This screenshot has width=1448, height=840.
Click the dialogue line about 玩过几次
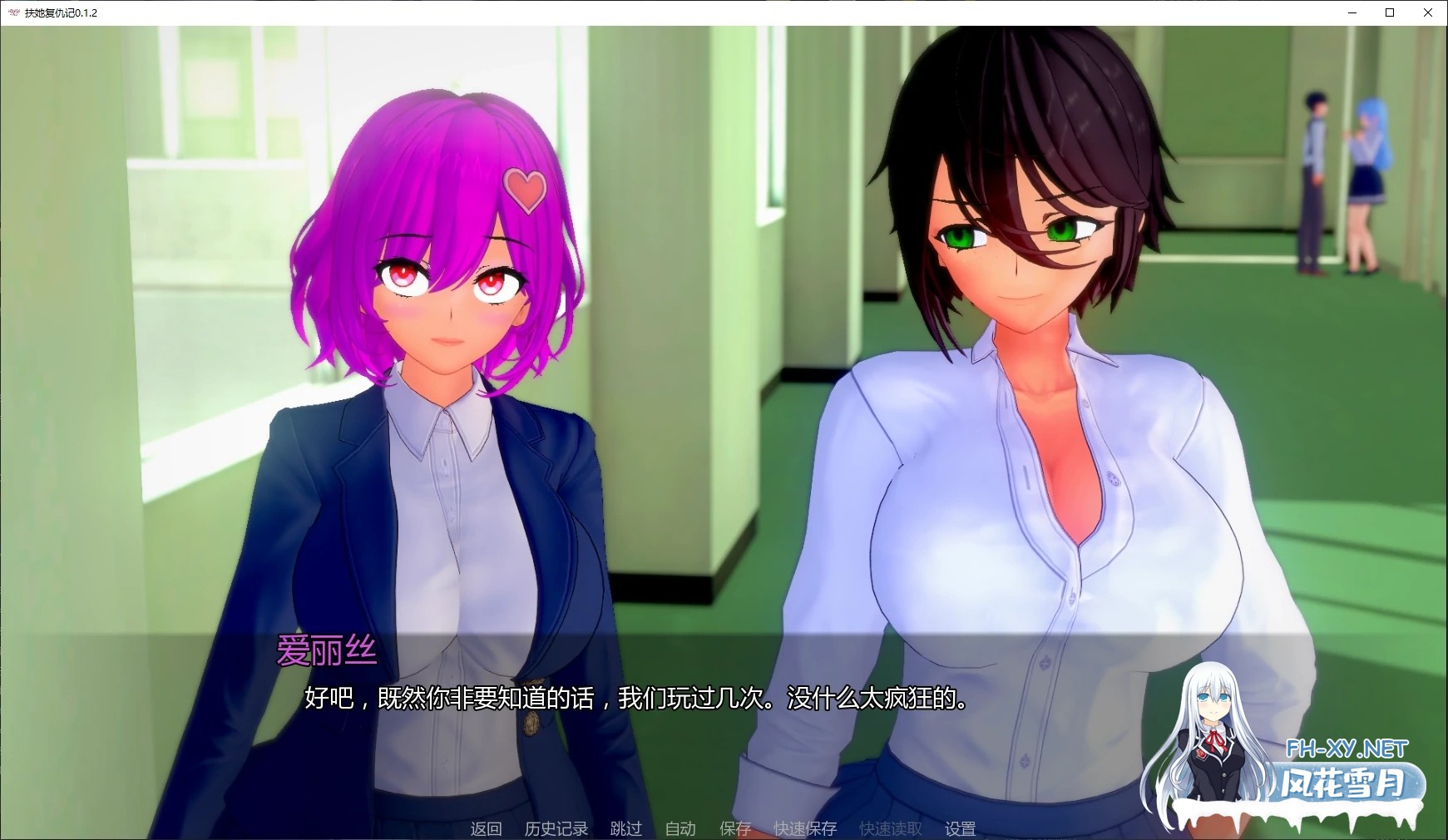(x=636, y=701)
